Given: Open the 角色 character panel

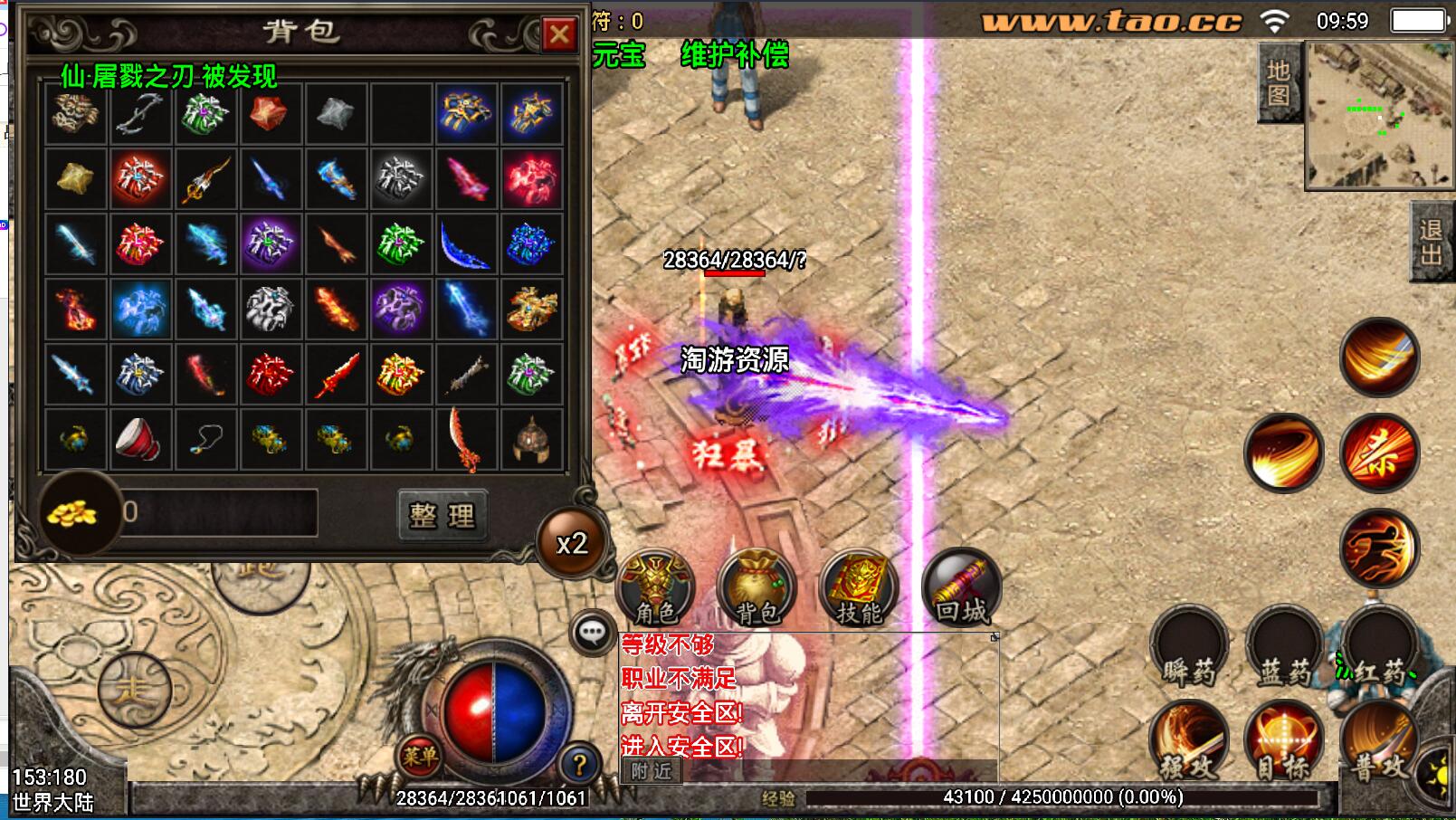Looking at the screenshot, I should (655, 588).
